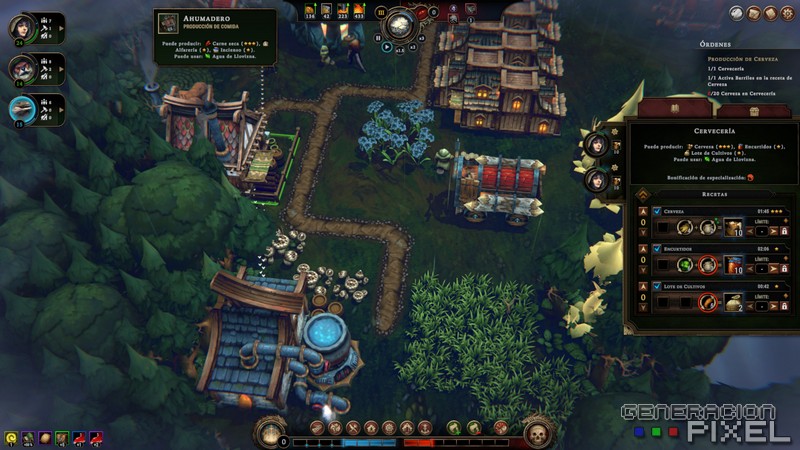Open the settings gear button
The width and height of the screenshot is (800, 450).
click(788, 13)
